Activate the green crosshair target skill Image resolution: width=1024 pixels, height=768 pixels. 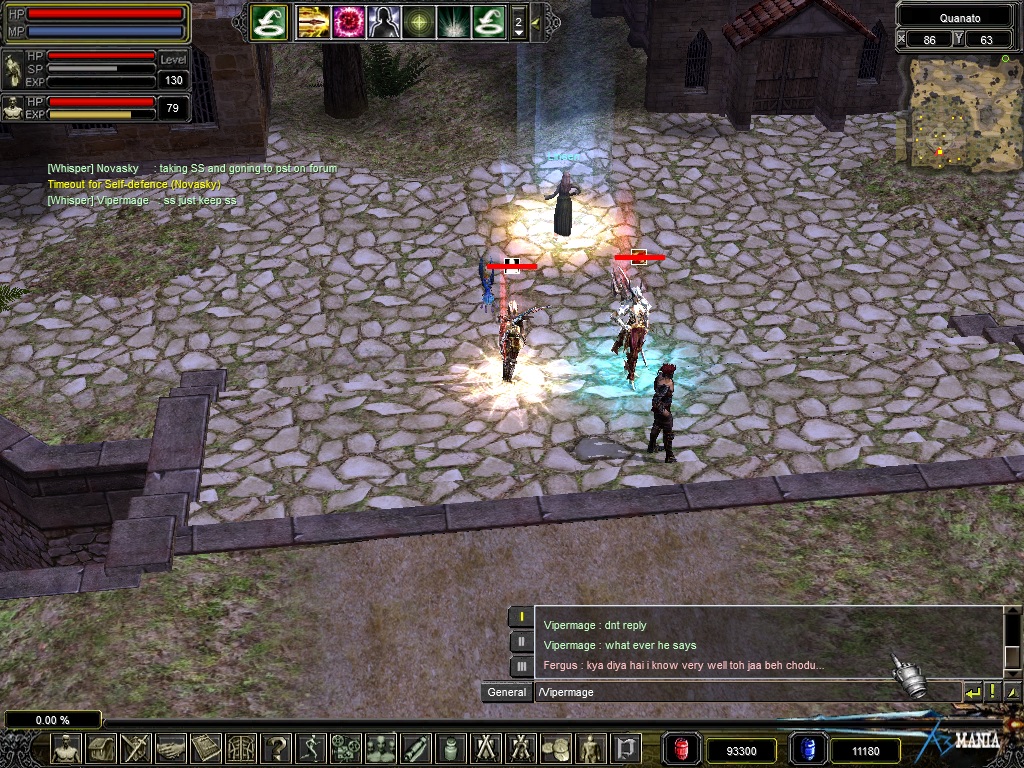click(419, 21)
